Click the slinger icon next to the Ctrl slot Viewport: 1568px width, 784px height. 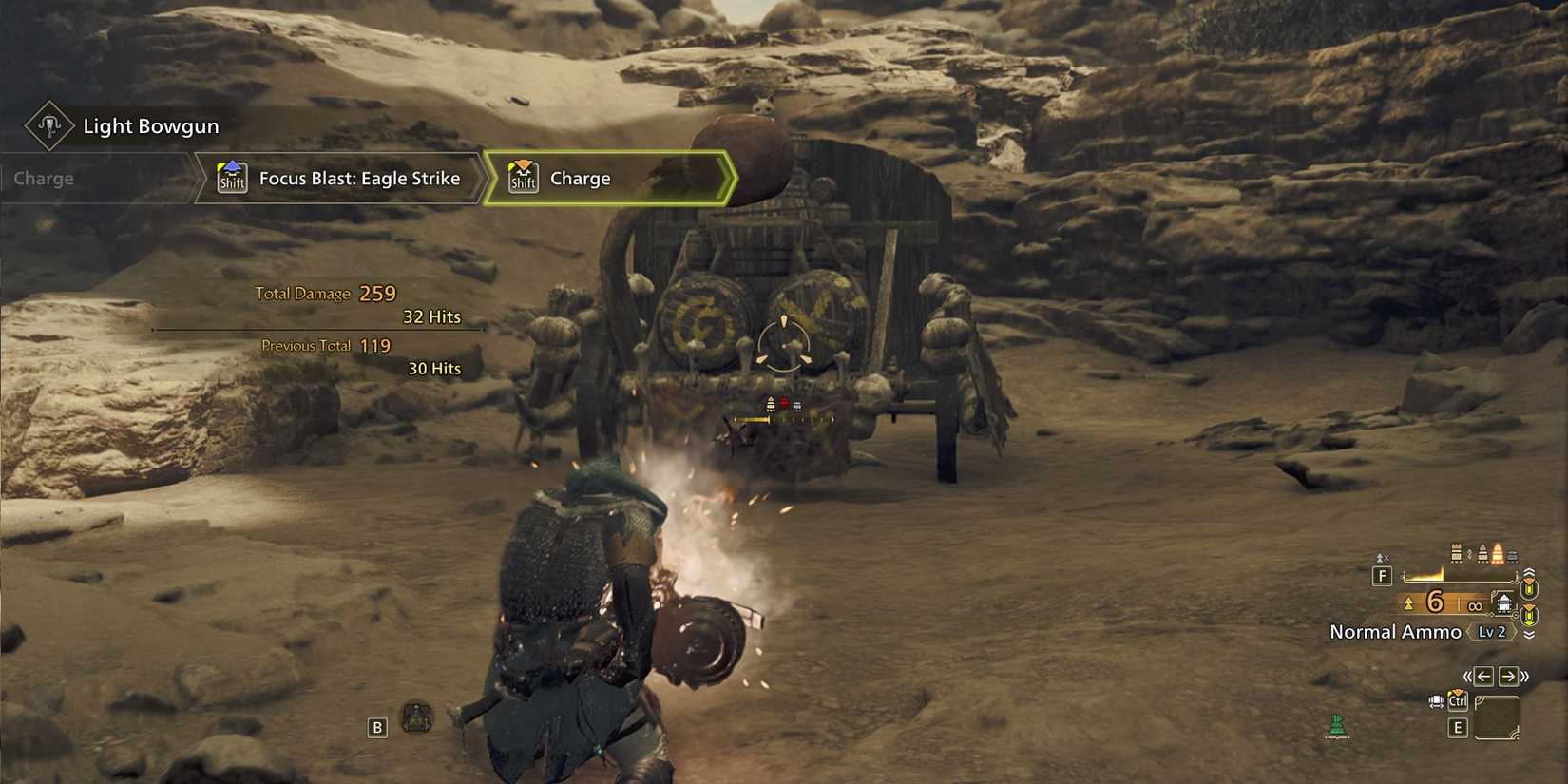(x=1437, y=701)
